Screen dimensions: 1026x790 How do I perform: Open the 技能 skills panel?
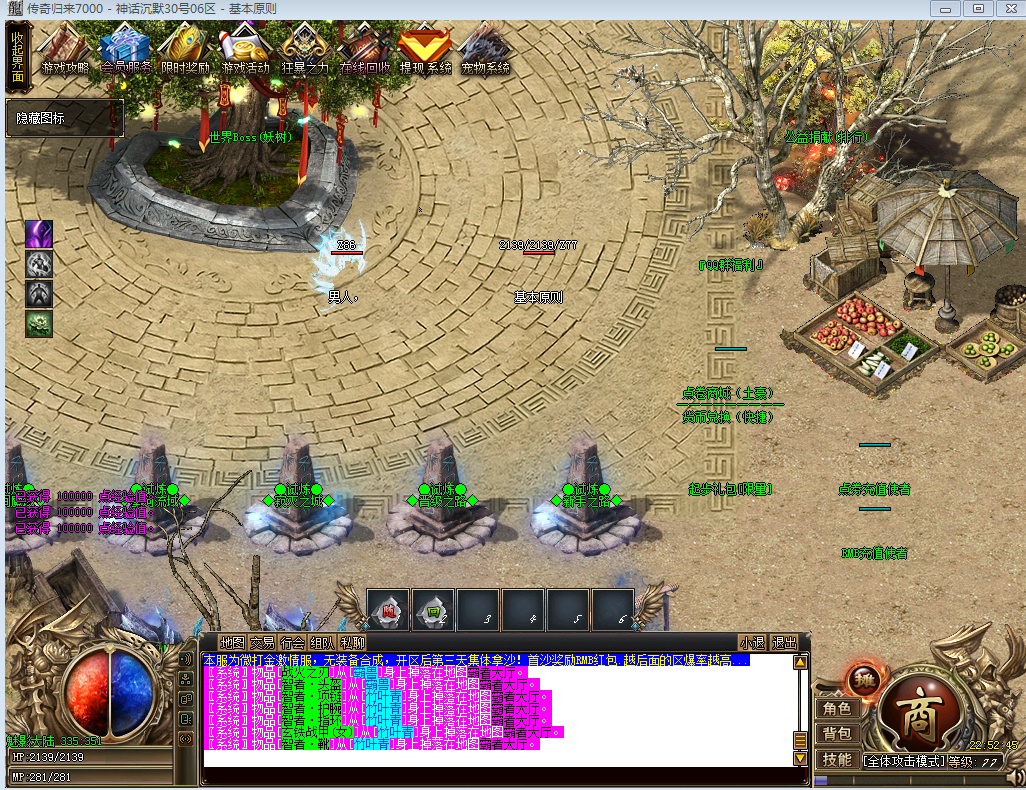pyautogui.click(x=836, y=760)
